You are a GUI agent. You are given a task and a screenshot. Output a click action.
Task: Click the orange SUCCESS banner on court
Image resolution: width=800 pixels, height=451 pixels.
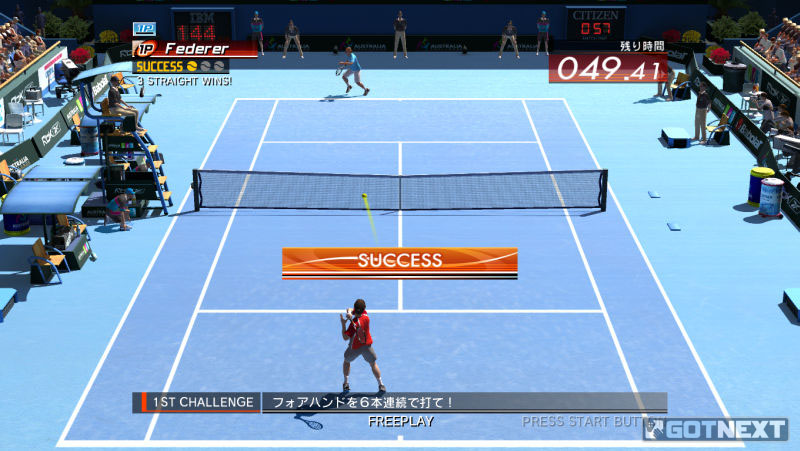pyautogui.click(x=399, y=261)
